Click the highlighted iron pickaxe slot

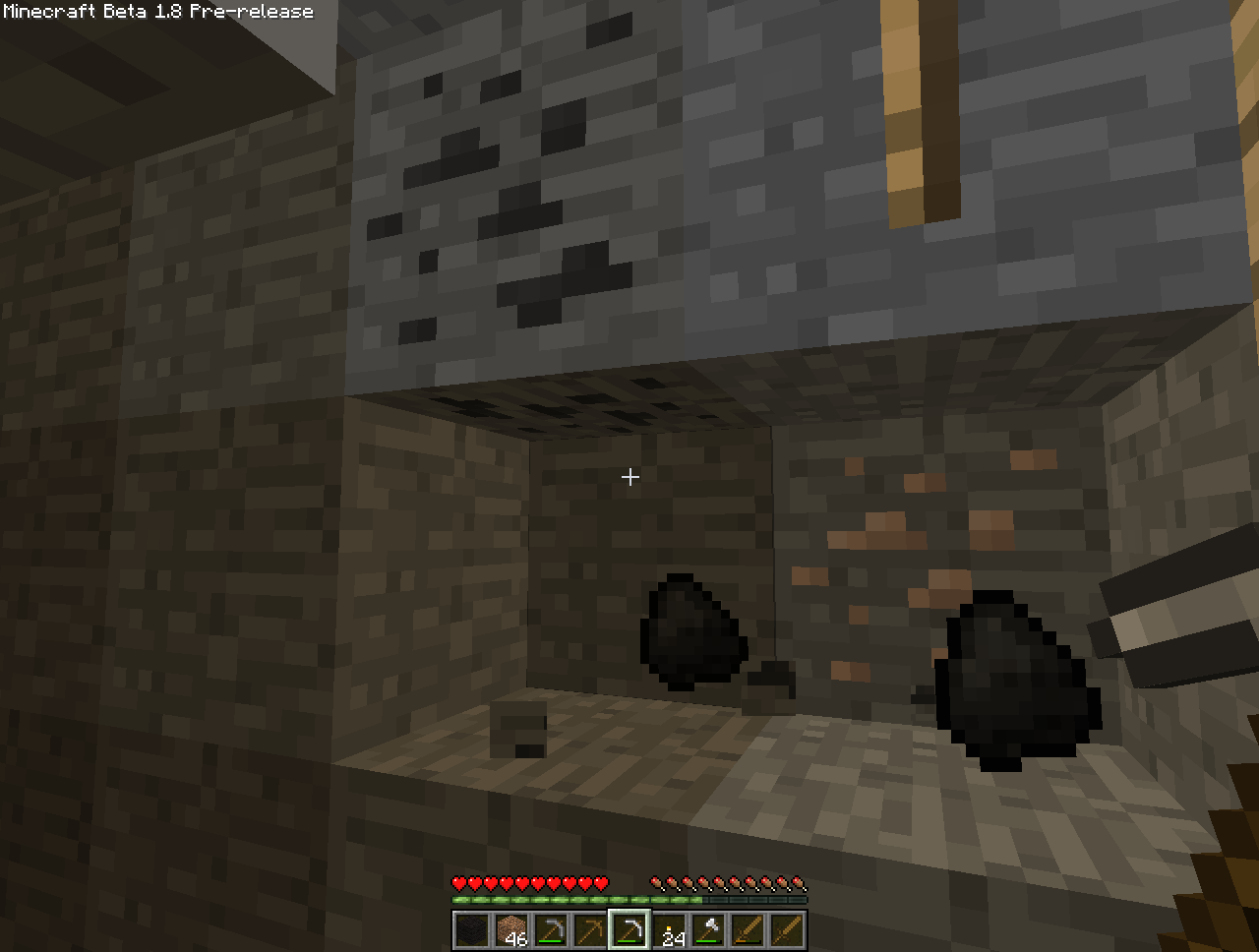click(629, 930)
